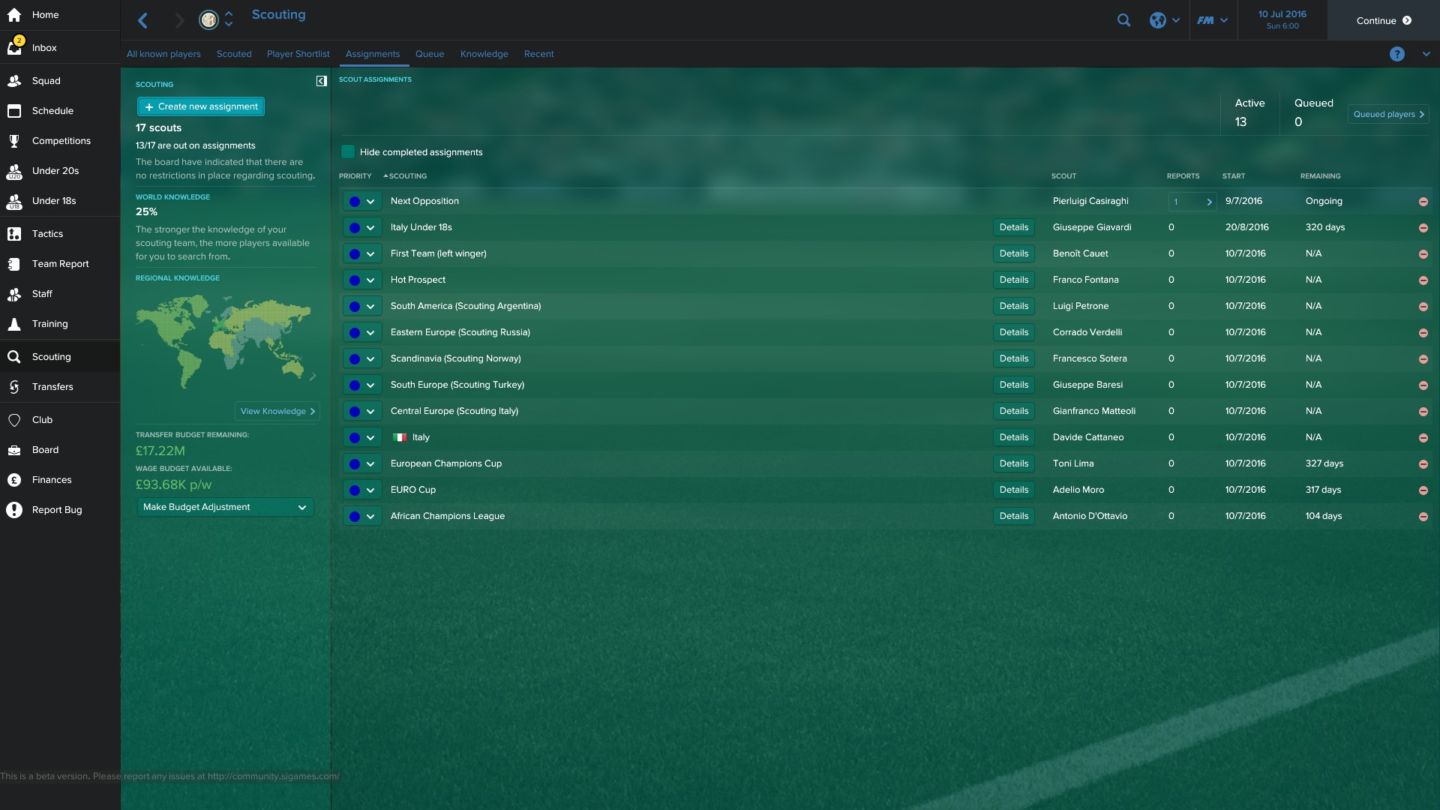Open the Inbox from the sidebar

(x=42, y=47)
